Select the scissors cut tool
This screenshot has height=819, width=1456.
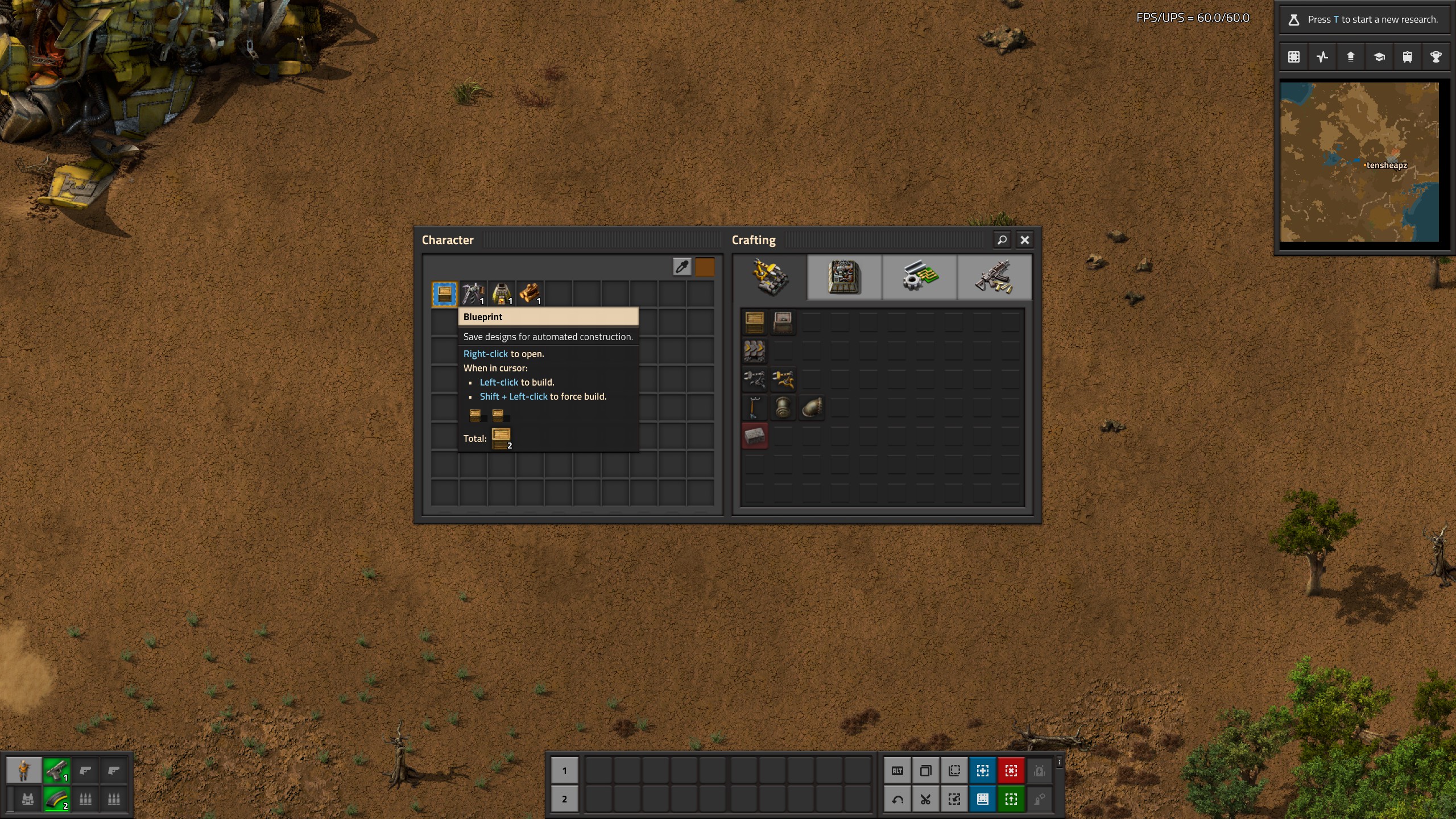point(926,799)
